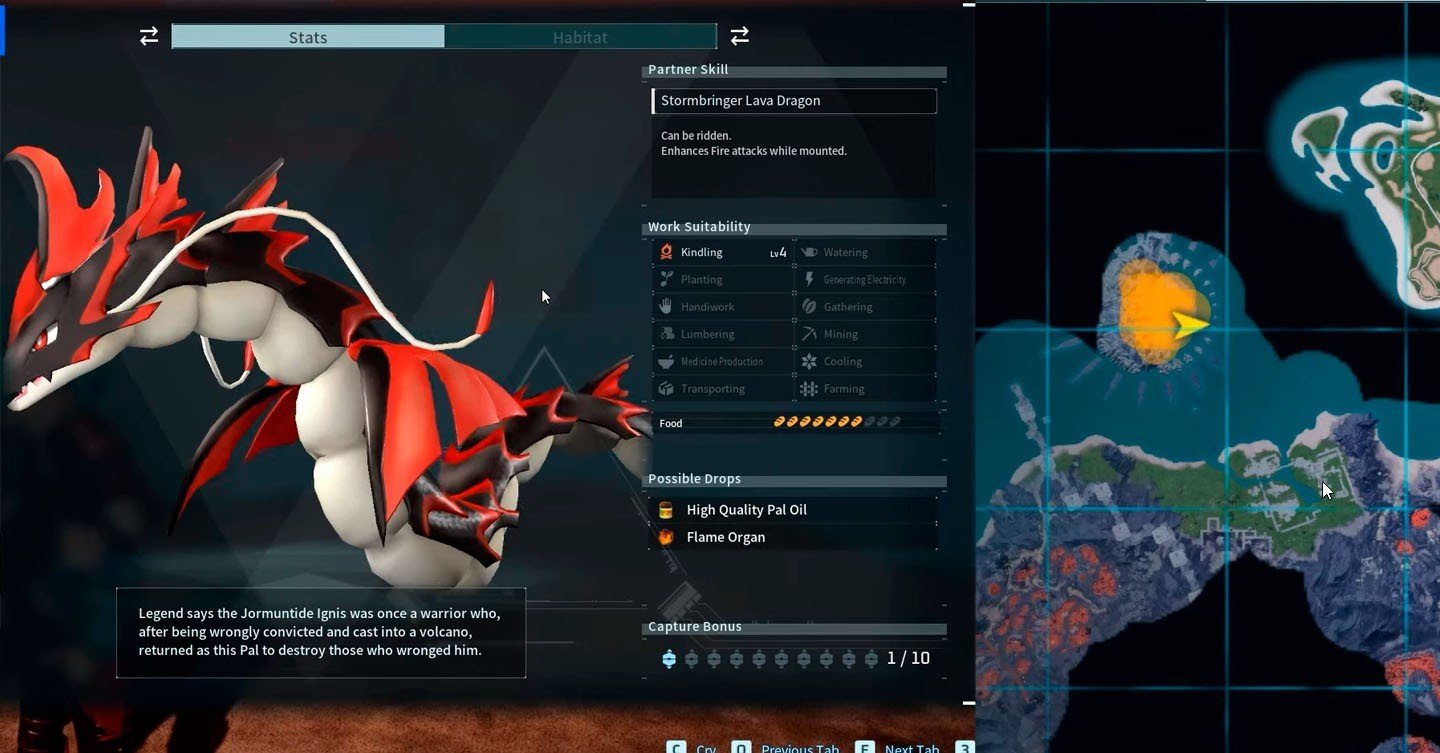Choose the High Quality Pal Oil drop

746,510
